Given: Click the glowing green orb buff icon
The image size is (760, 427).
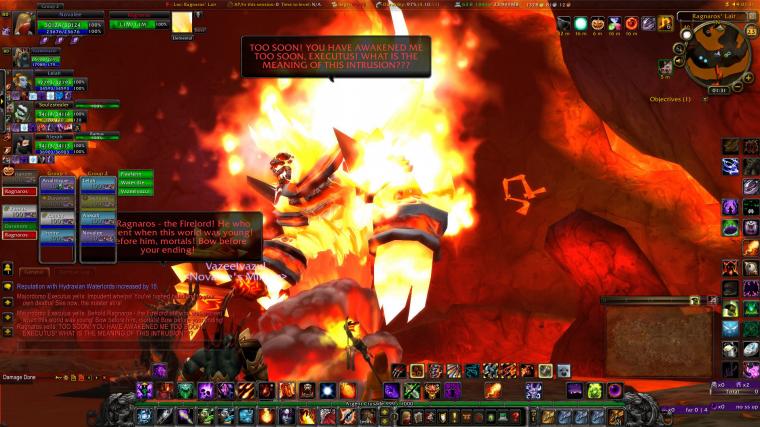Looking at the screenshot, I should coord(581,23).
